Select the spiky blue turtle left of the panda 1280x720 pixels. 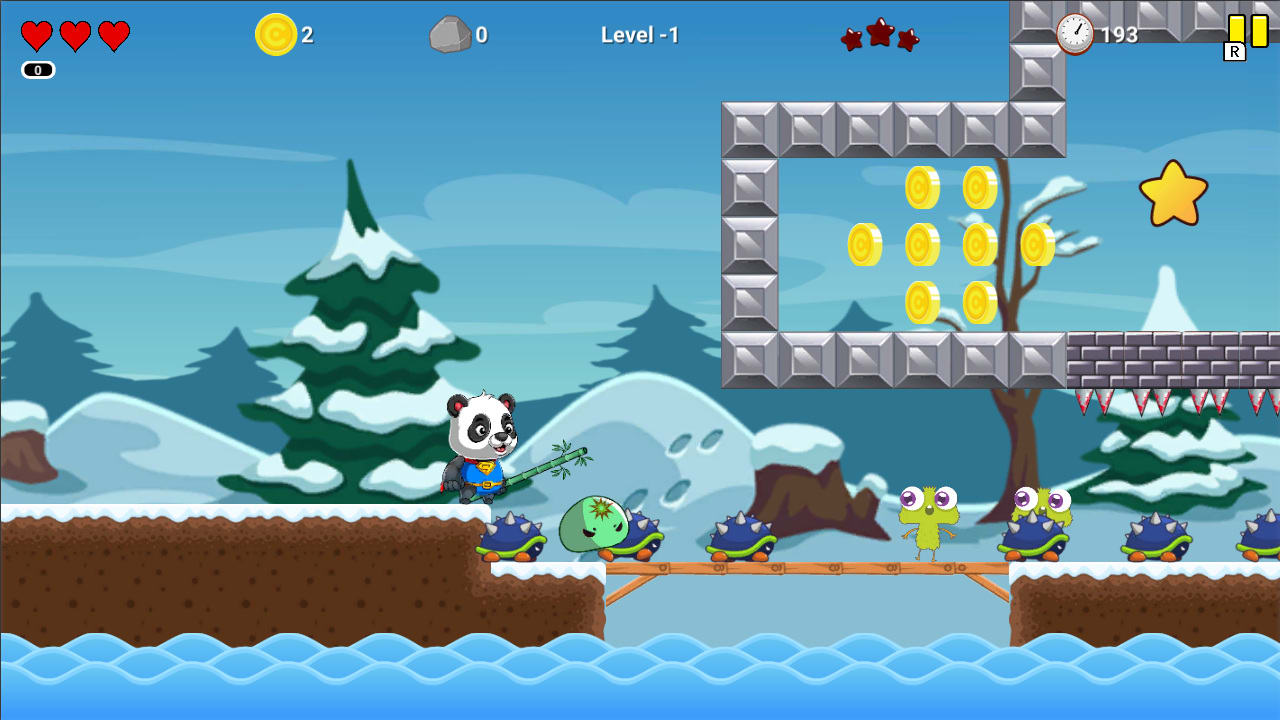(x=513, y=535)
